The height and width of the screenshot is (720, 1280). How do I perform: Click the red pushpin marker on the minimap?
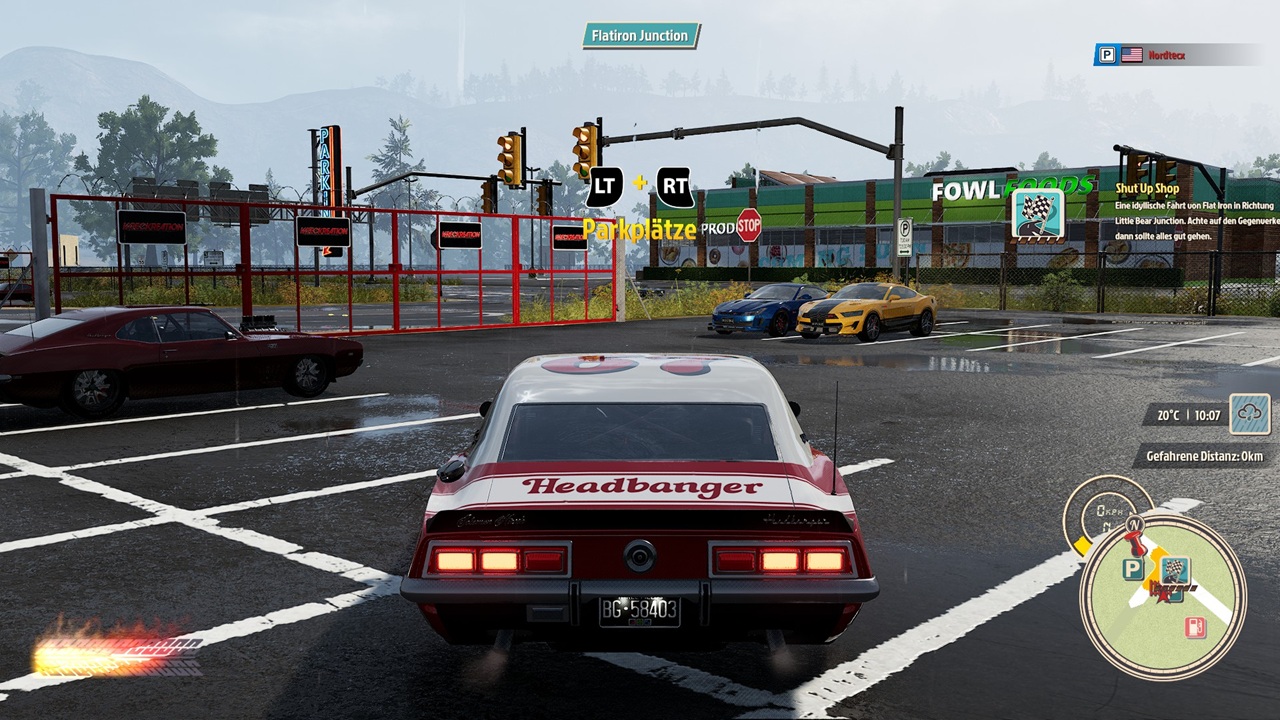coord(1135,543)
